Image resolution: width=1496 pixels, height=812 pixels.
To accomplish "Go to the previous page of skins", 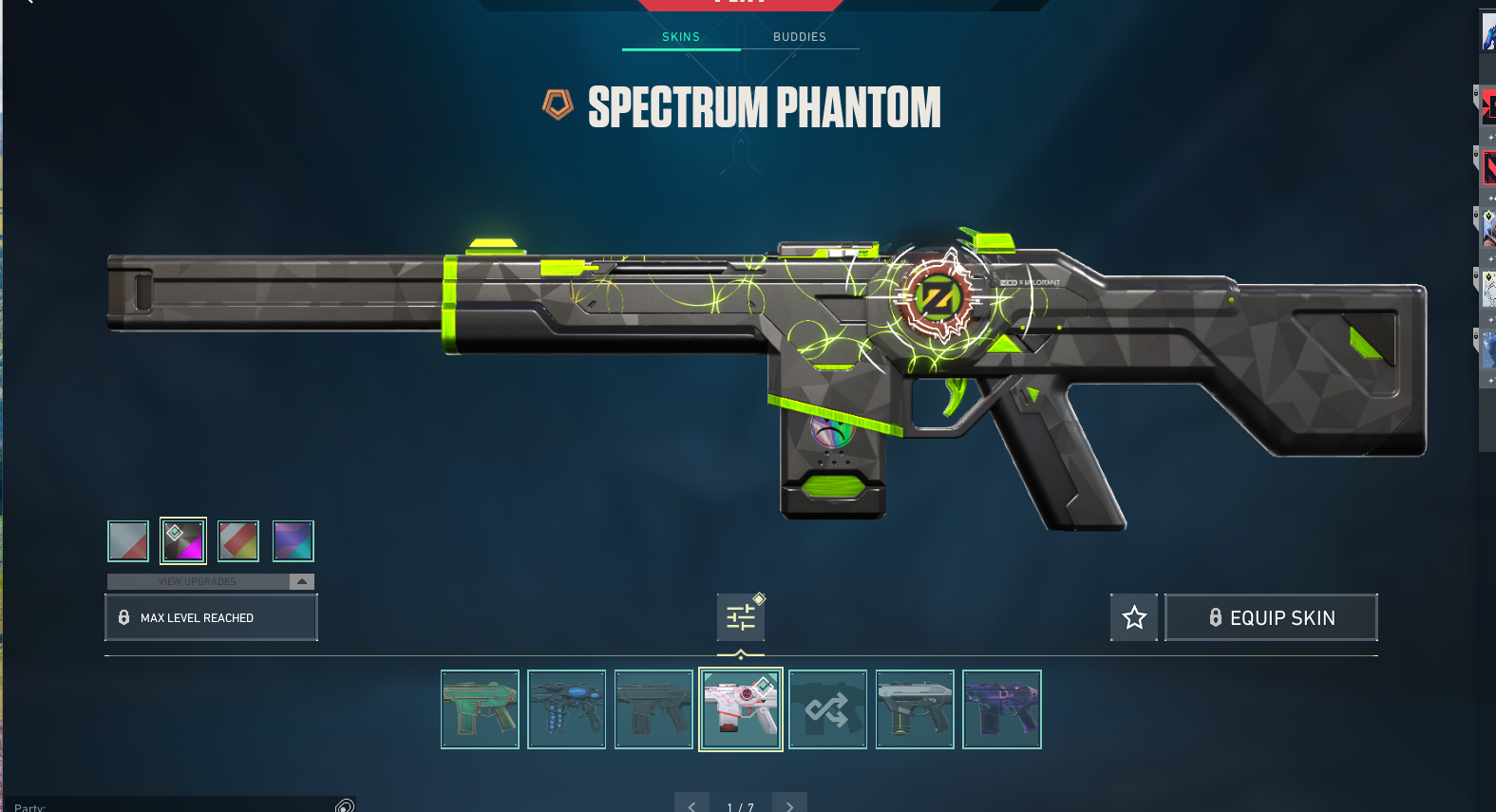I will click(691, 805).
